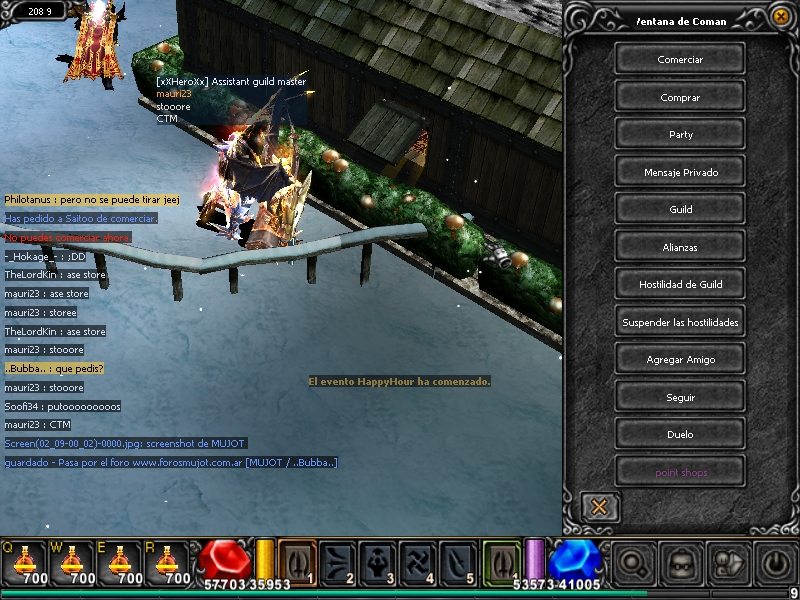Use the R potion slot
The width and height of the screenshot is (800, 600).
166,562
